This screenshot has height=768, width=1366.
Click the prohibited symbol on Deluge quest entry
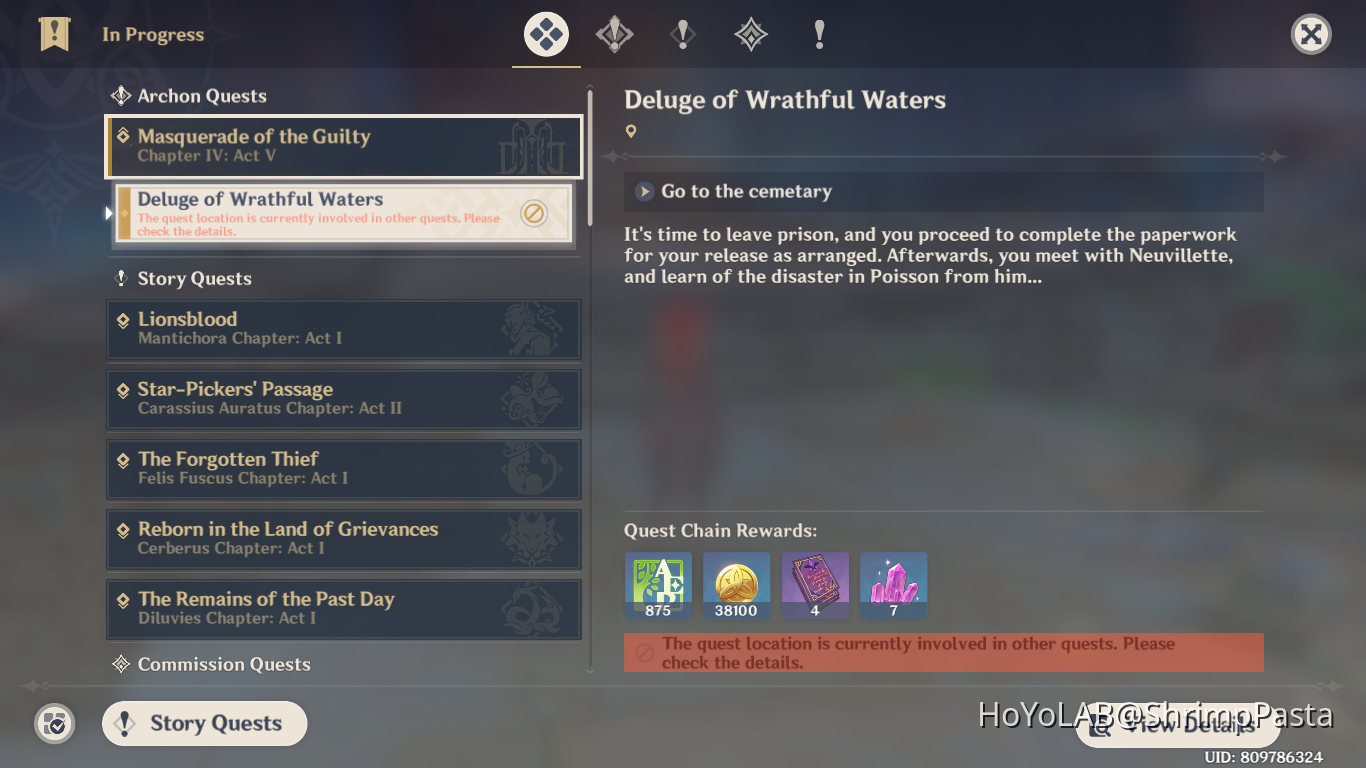click(x=533, y=213)
